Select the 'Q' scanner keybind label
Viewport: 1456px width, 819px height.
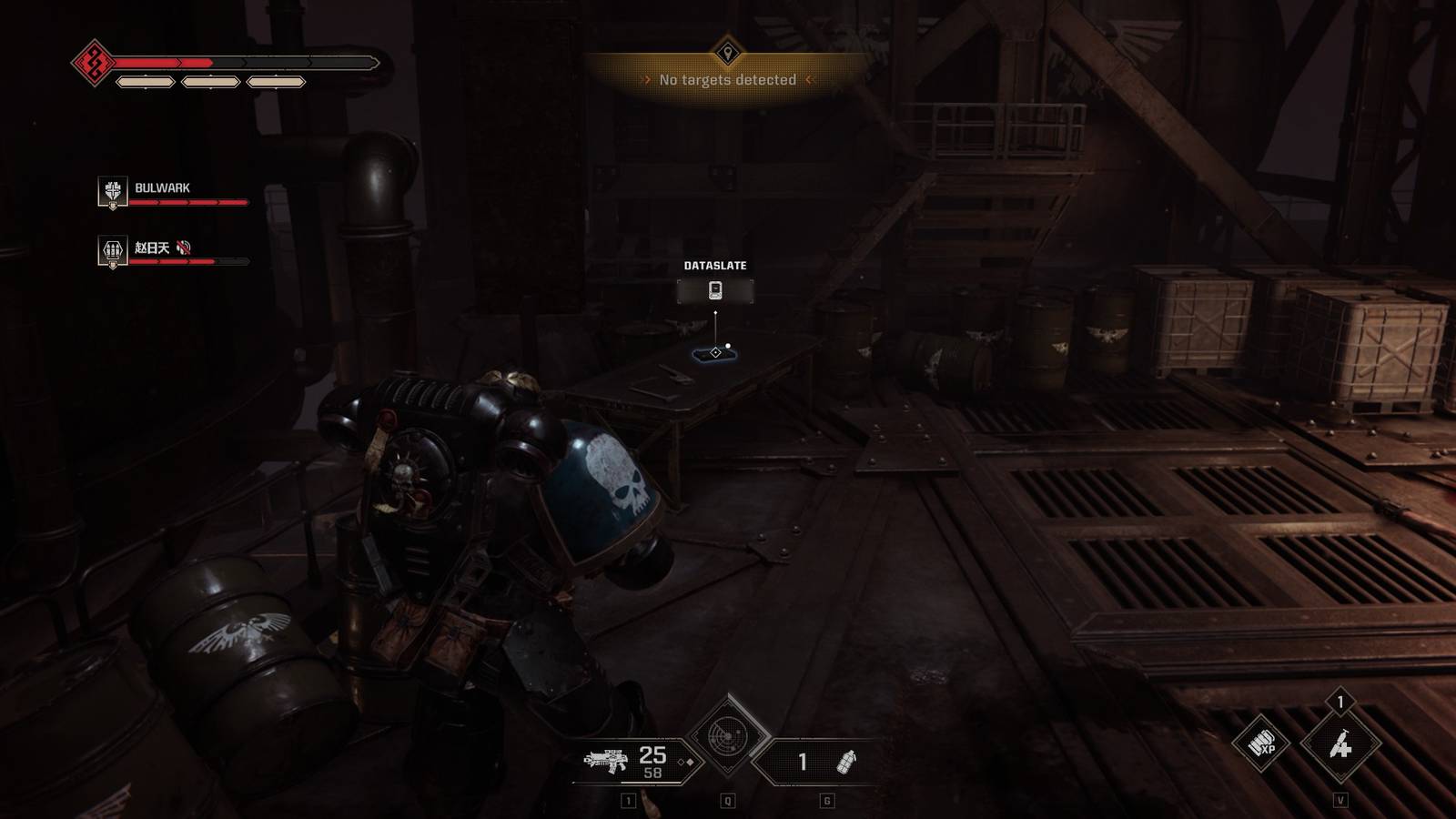(x=725, y=801)
